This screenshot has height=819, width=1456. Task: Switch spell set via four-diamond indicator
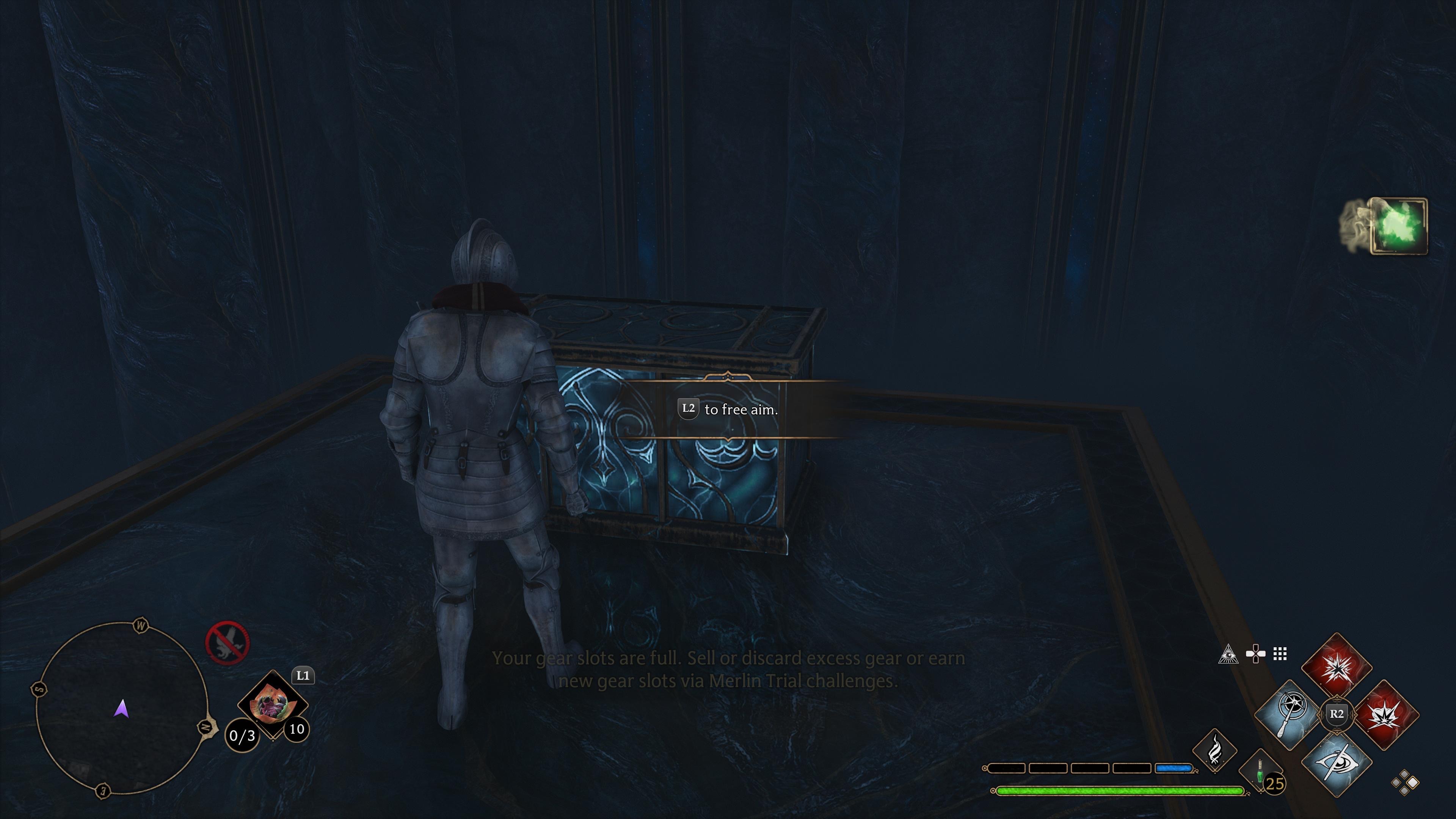(x=1404, y=783)
